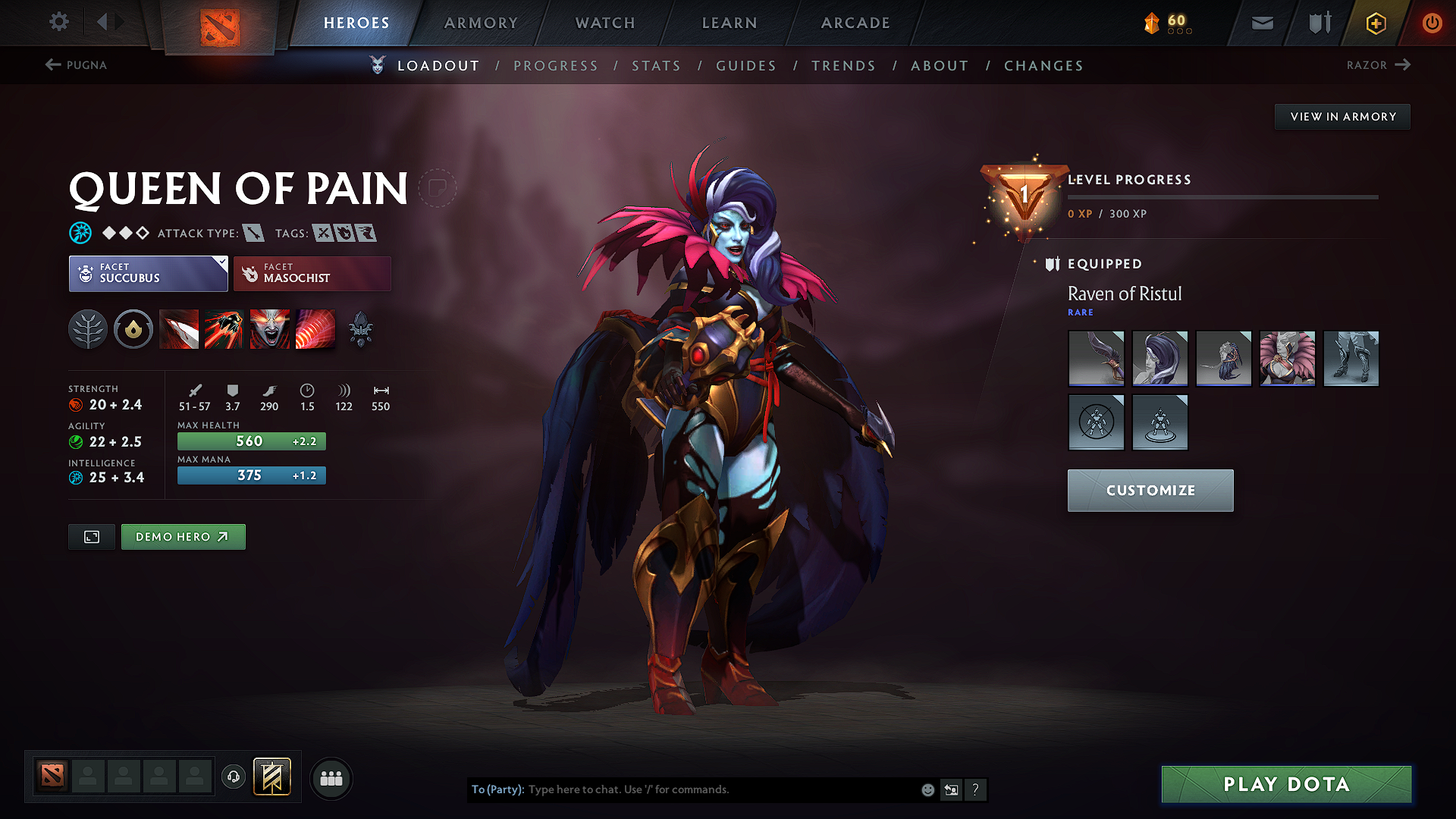
Task: Click the Aghanim's upgrade icon beside the abilities
Action: pyautogui.click(x=361, y=328)
